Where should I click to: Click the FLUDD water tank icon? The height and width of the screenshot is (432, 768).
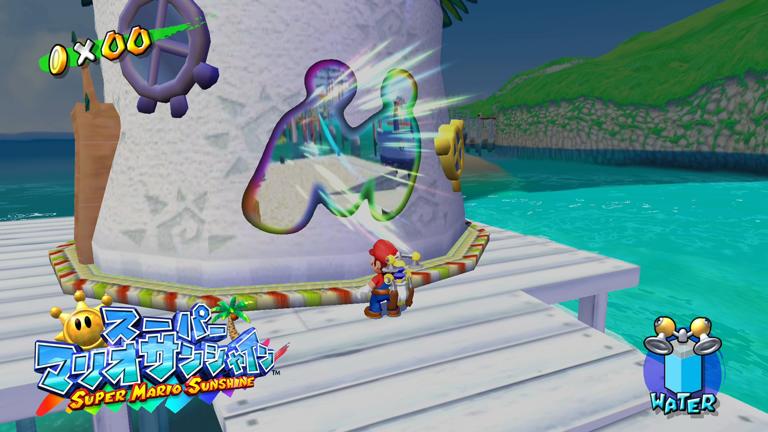[x=684, y=361]
